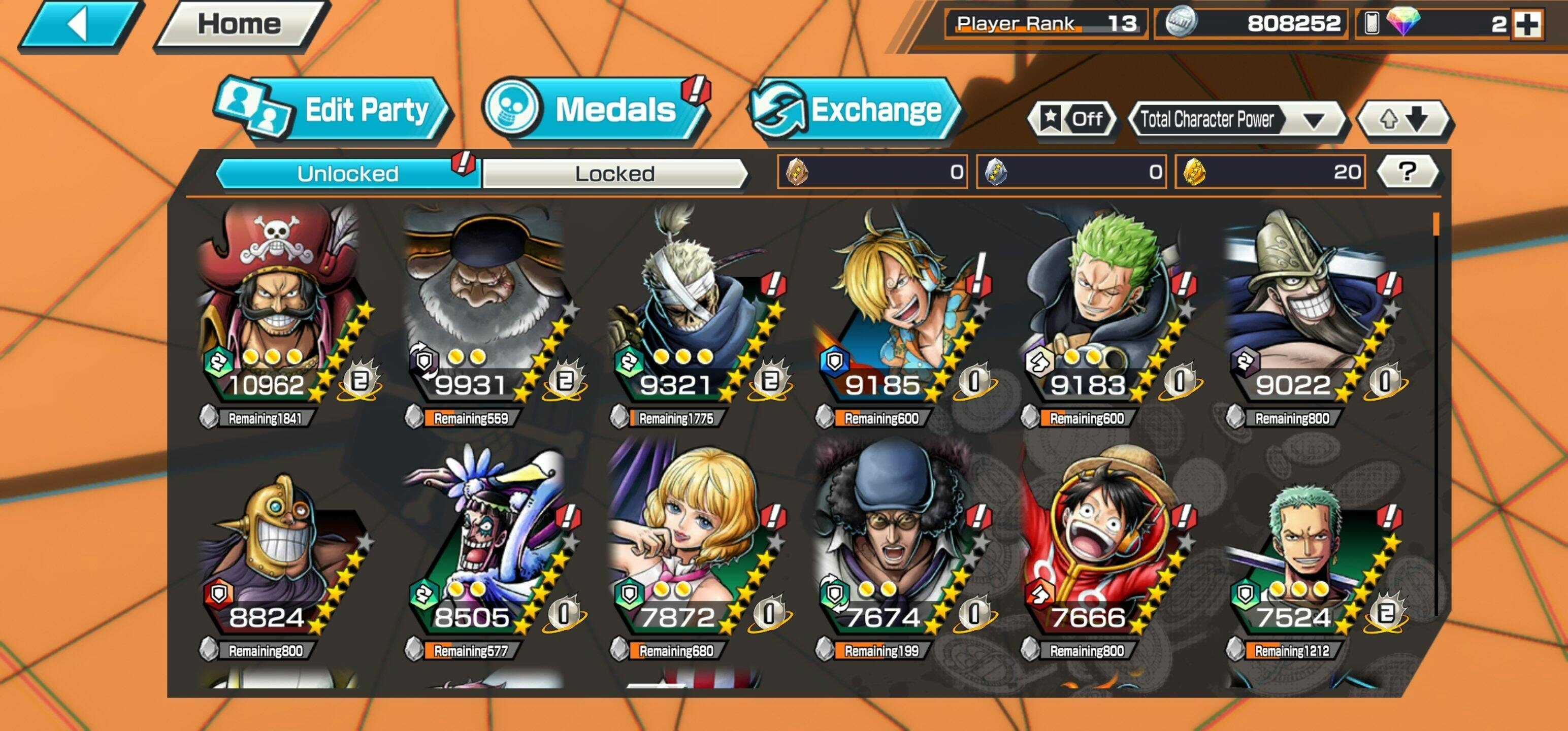Open the Exchange menu
1568x731 pixels.
[855, 110]
